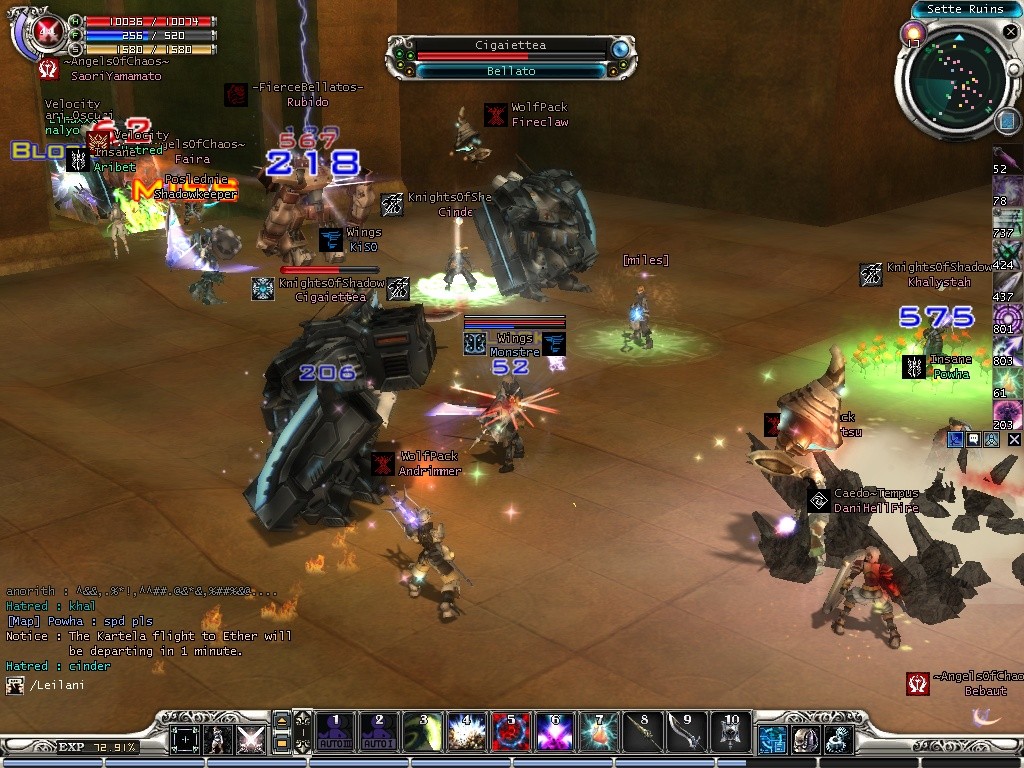Use the teal flask item in slot 7
Image resolution: width=1024 pixels, height=768 pixels.
coord(598,733)
